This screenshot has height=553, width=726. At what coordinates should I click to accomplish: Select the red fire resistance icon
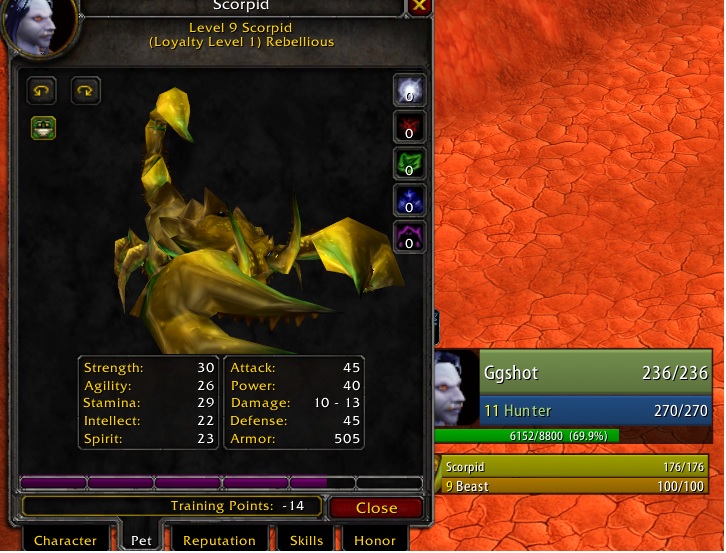(409, 127)
